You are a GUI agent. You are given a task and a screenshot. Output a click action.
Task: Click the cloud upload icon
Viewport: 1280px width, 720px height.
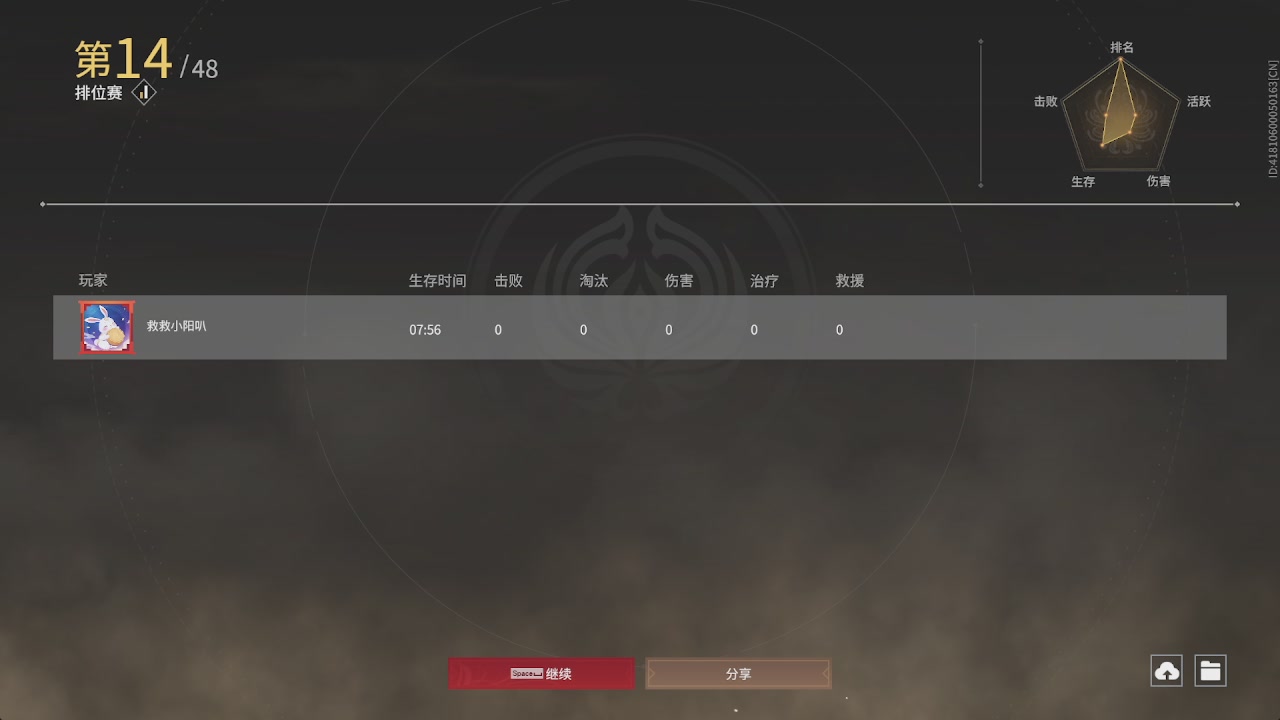[x=1165, y=670]
